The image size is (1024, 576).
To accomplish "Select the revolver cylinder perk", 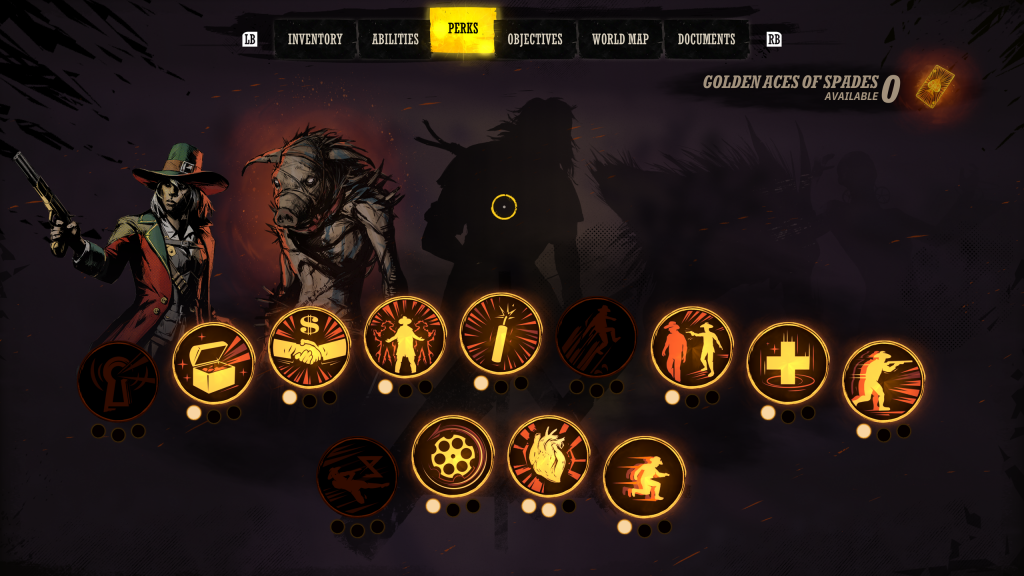I will click(453, 457).
